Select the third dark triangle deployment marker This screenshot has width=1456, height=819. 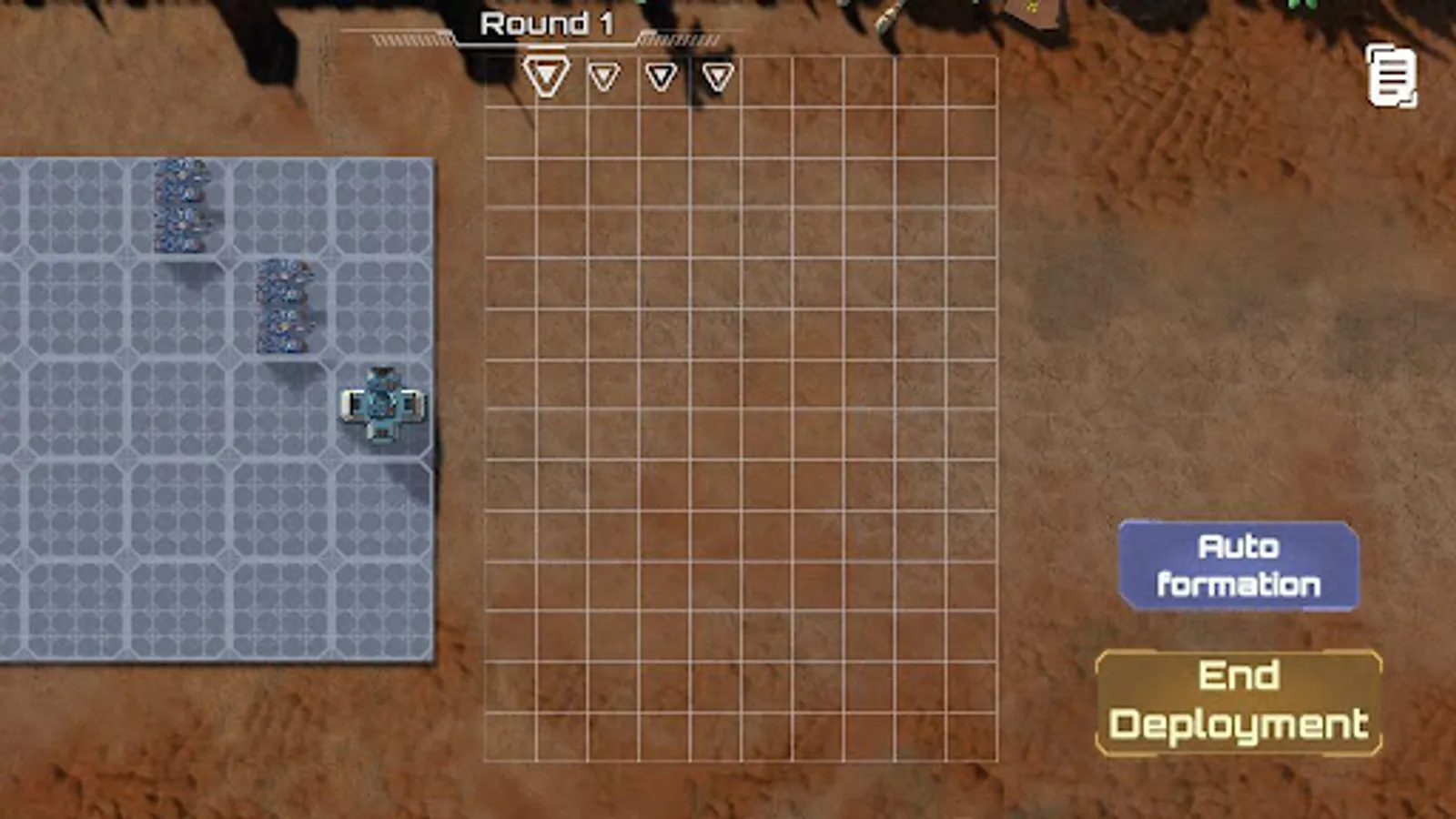tap(660, 77)
